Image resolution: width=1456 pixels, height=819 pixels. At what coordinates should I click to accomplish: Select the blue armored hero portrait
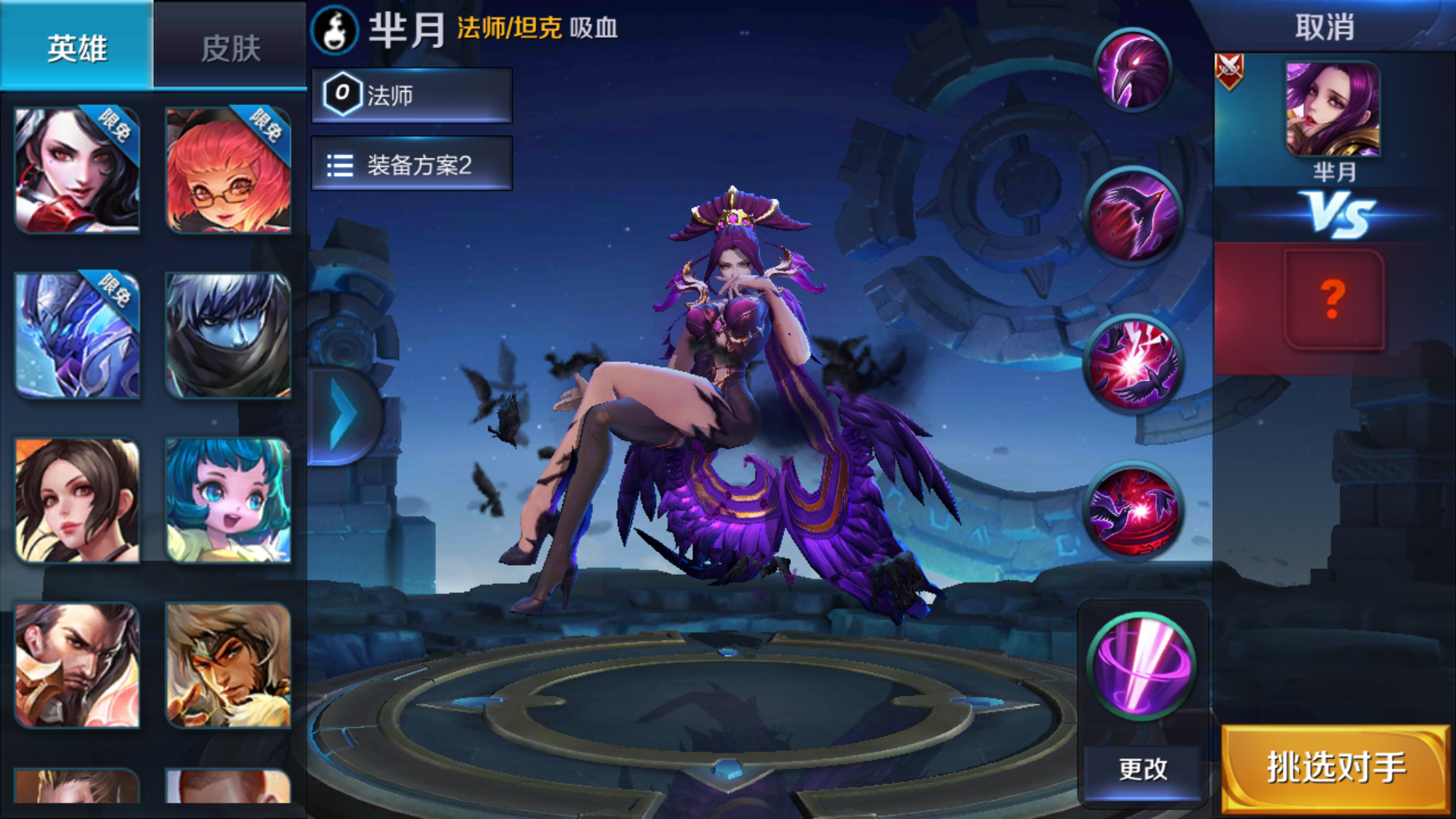78,335
